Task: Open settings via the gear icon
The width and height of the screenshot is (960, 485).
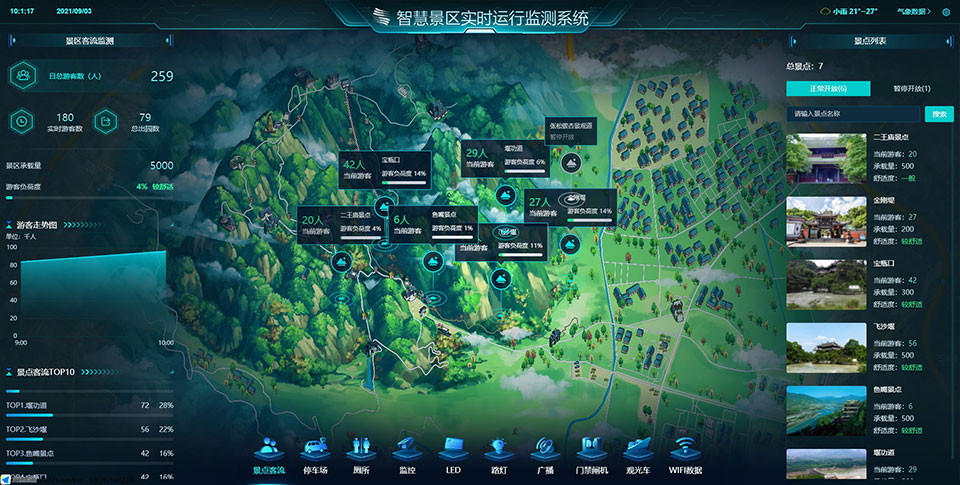Action: click(946, 12)
